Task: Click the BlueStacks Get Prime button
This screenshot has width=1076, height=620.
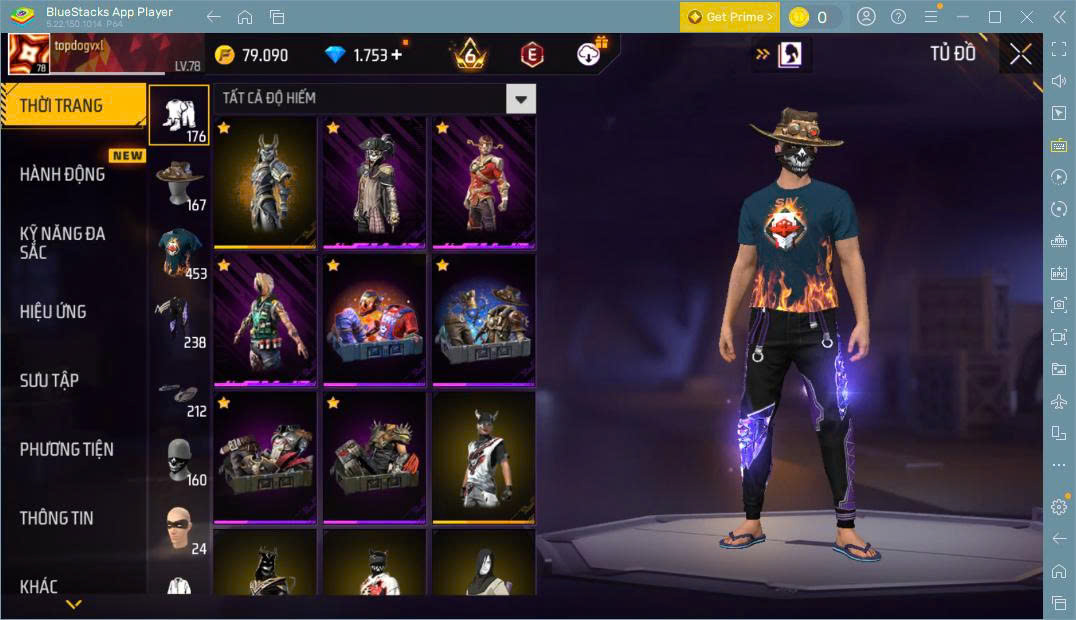Action: [728, 16]
